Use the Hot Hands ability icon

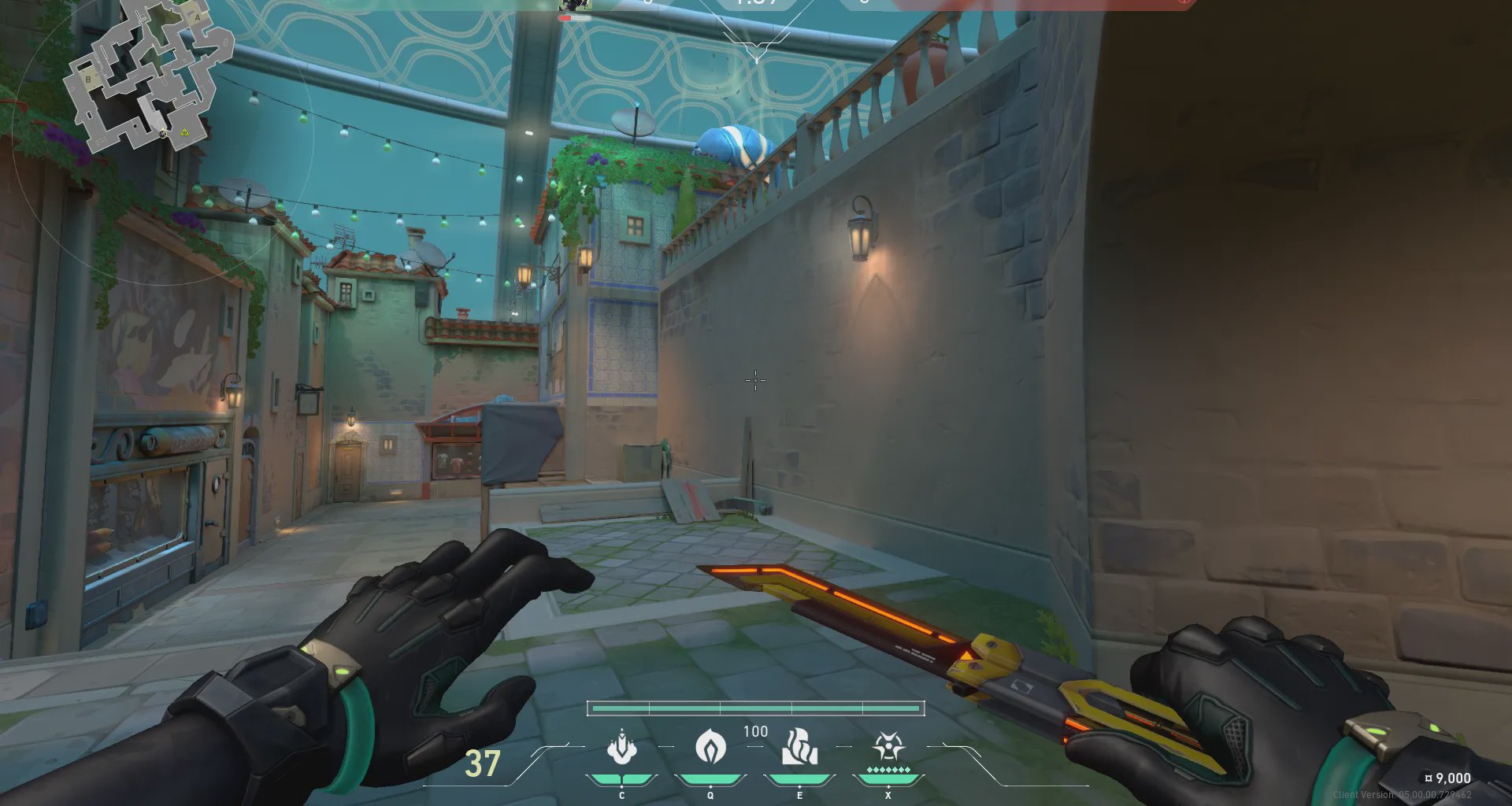point(799,747)
